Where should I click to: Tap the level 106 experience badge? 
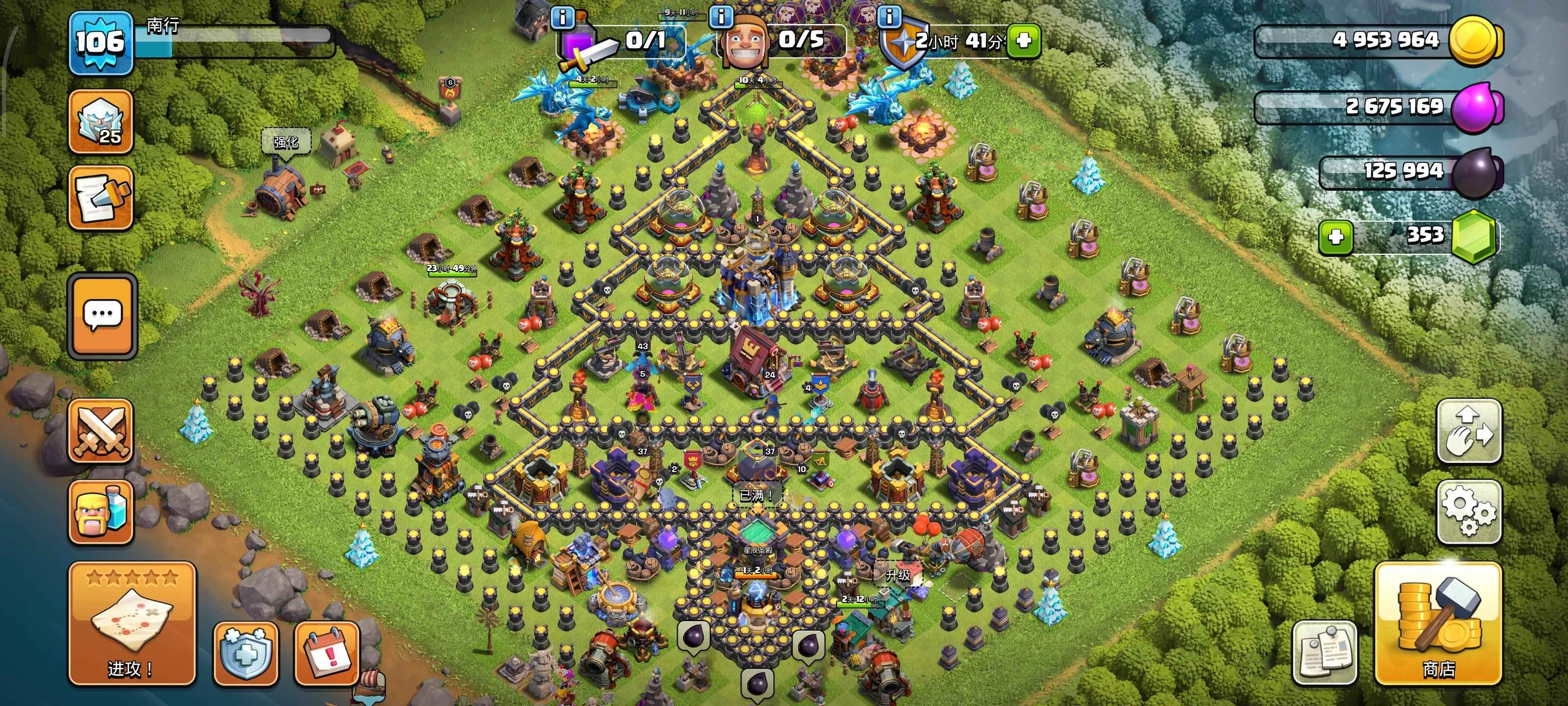pyautogui.click(x=100, y=43)
